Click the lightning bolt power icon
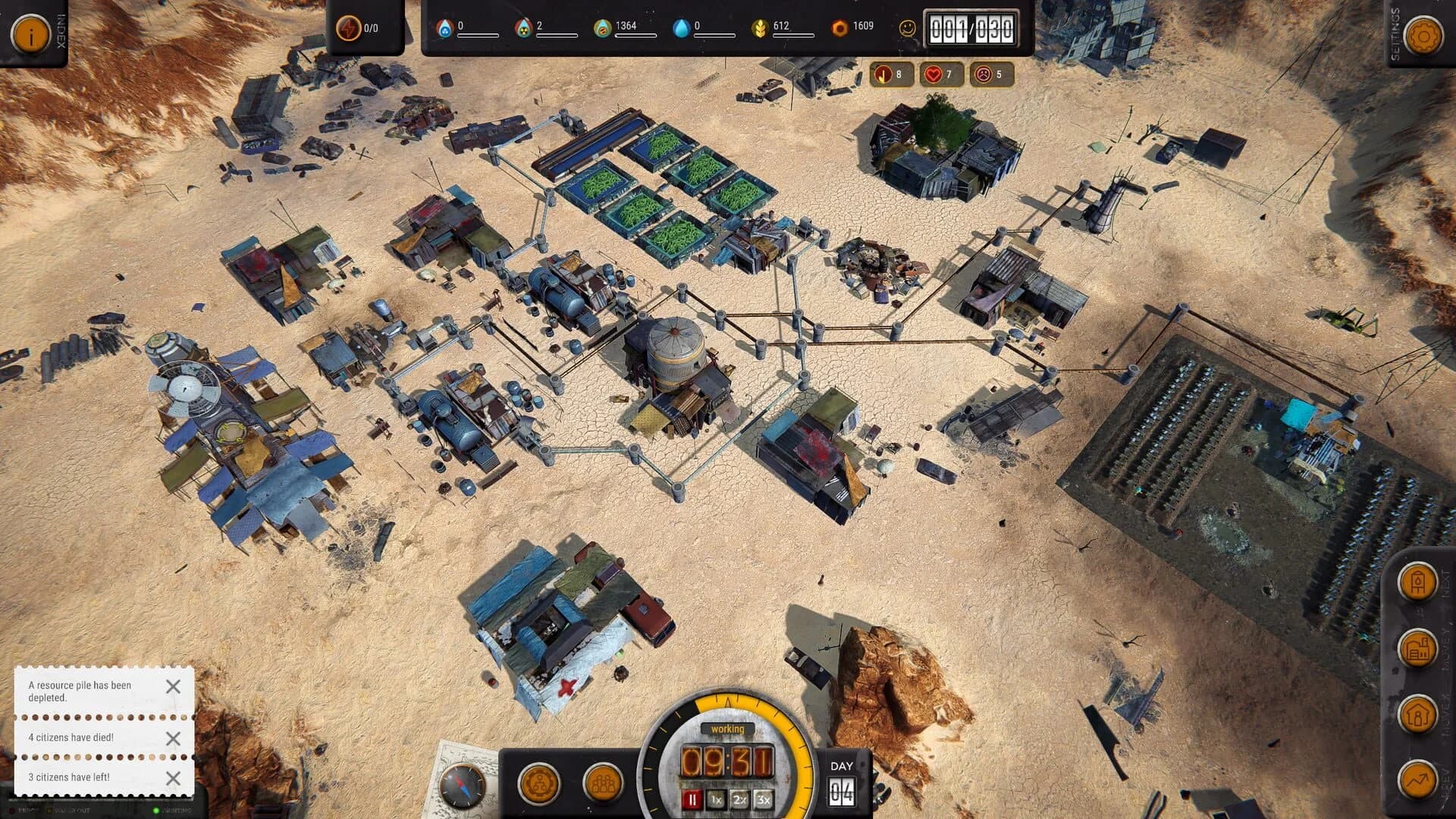Screen dimensions: 1456x819 coord(348,29)
